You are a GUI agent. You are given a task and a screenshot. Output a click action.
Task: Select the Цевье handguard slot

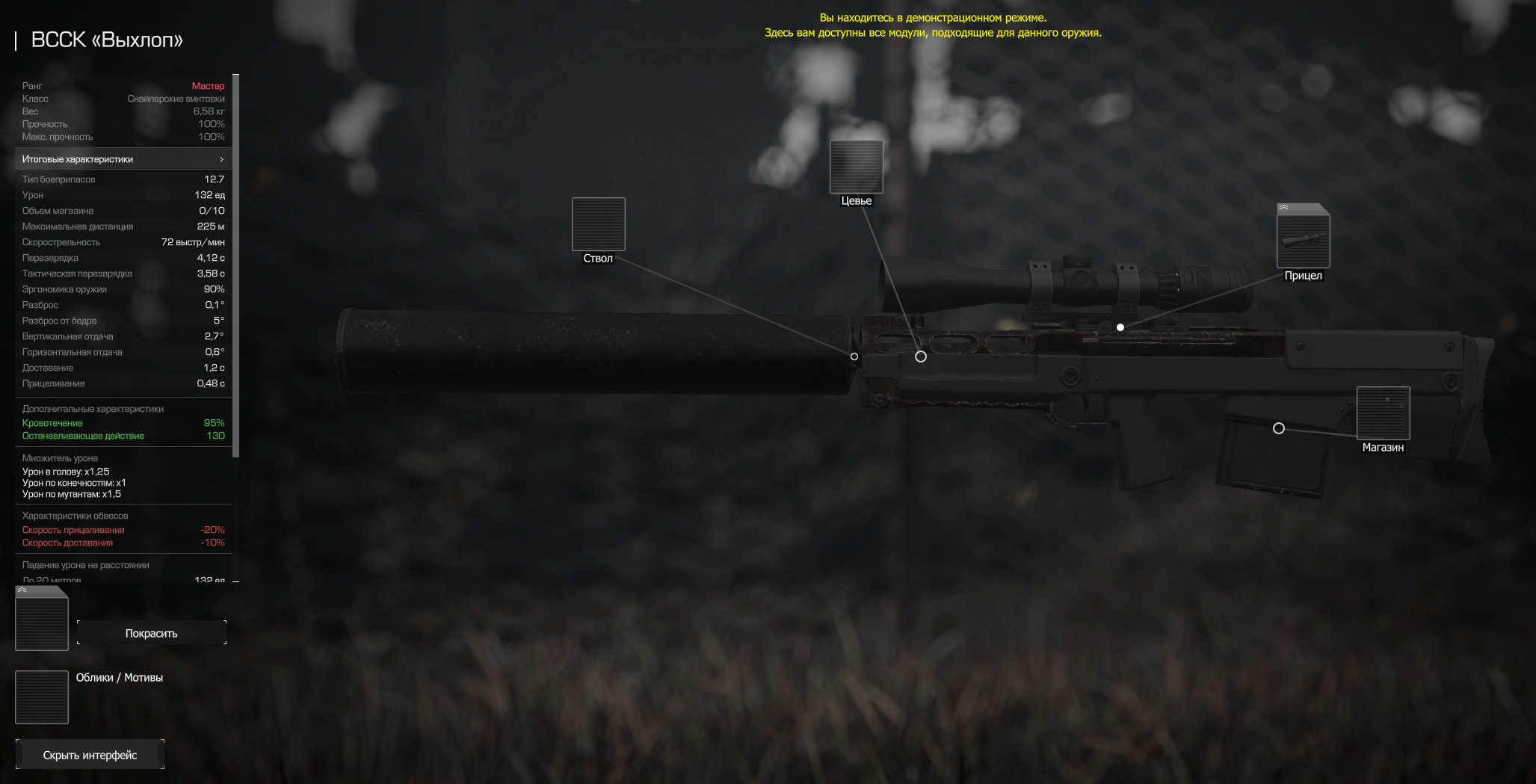[856, 167]
